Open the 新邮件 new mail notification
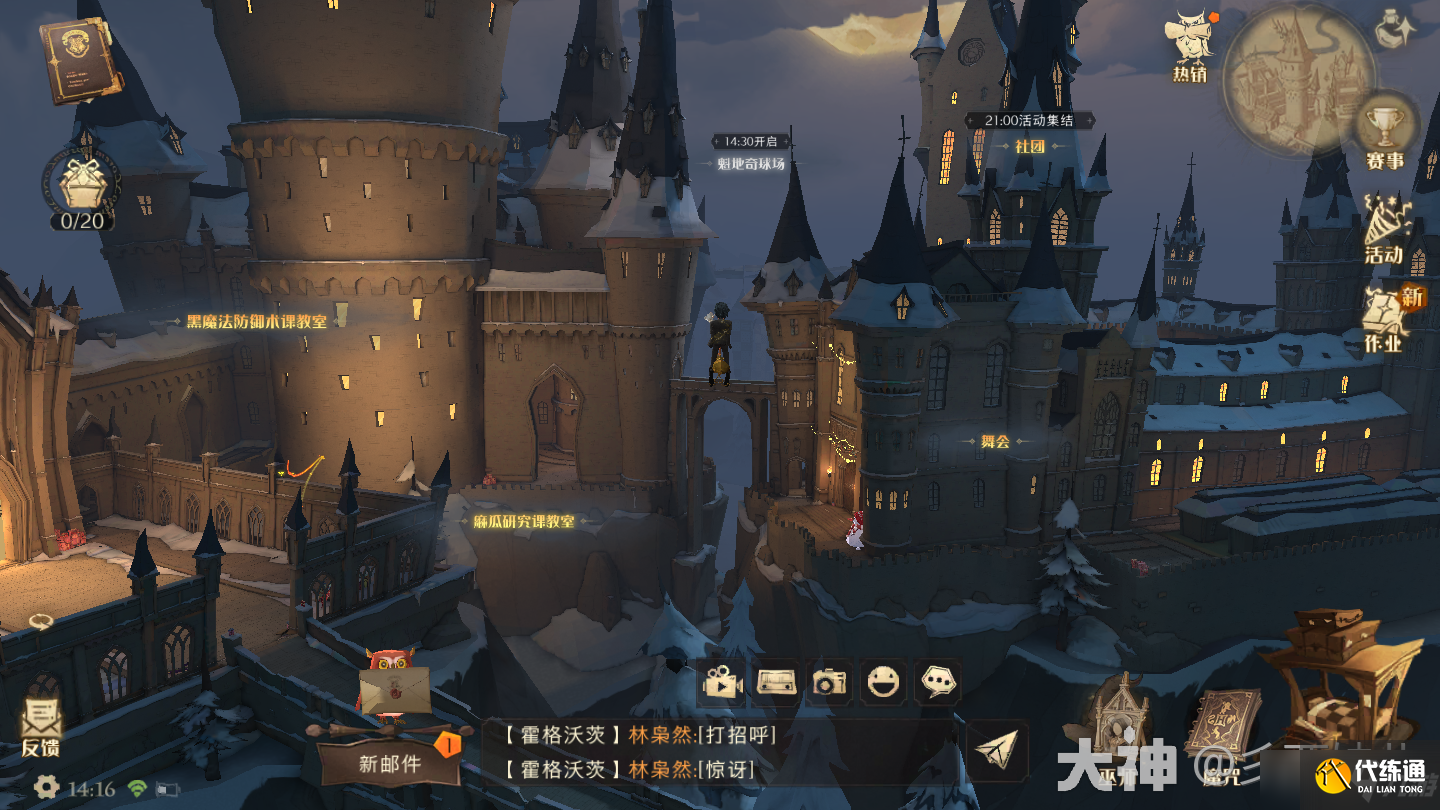 390,764
